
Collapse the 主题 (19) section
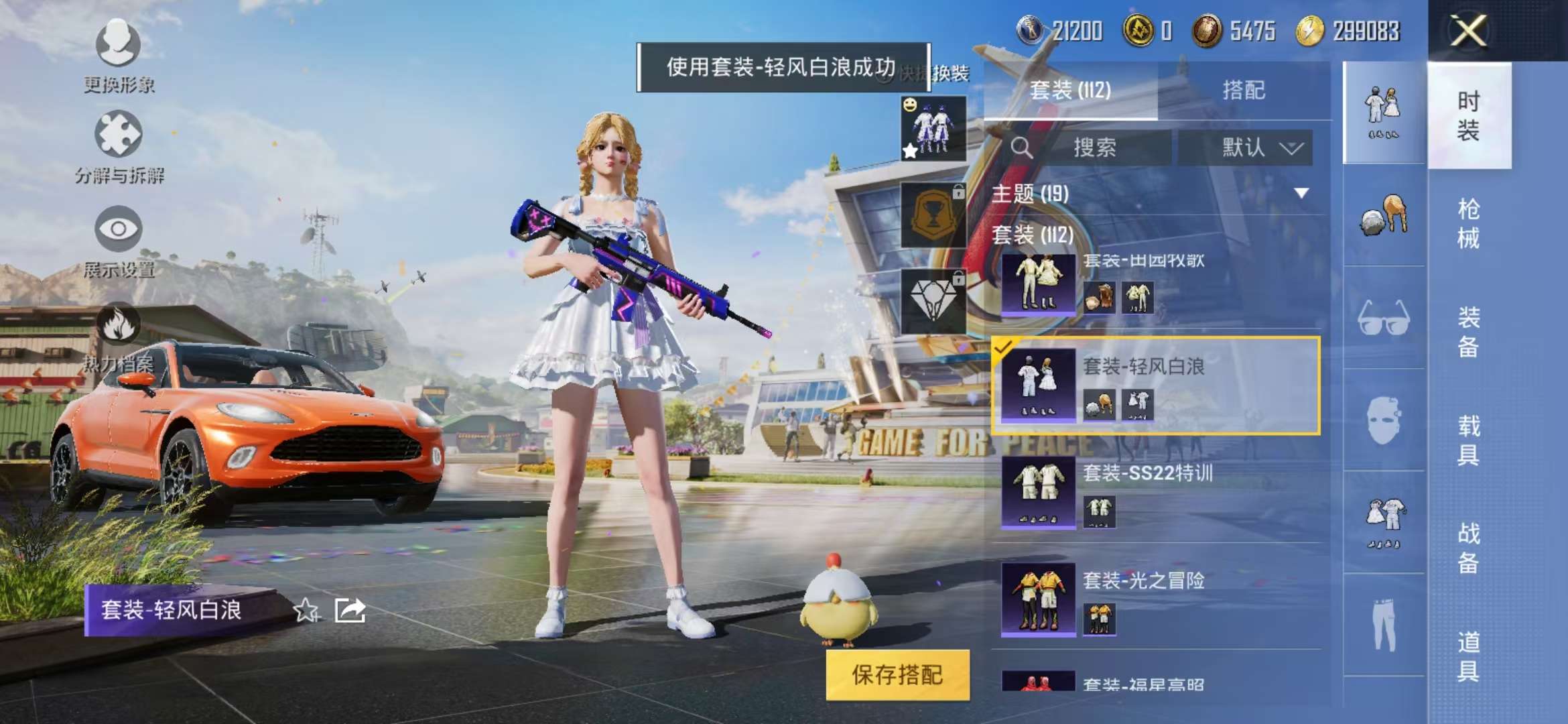tap(1299, 194)
